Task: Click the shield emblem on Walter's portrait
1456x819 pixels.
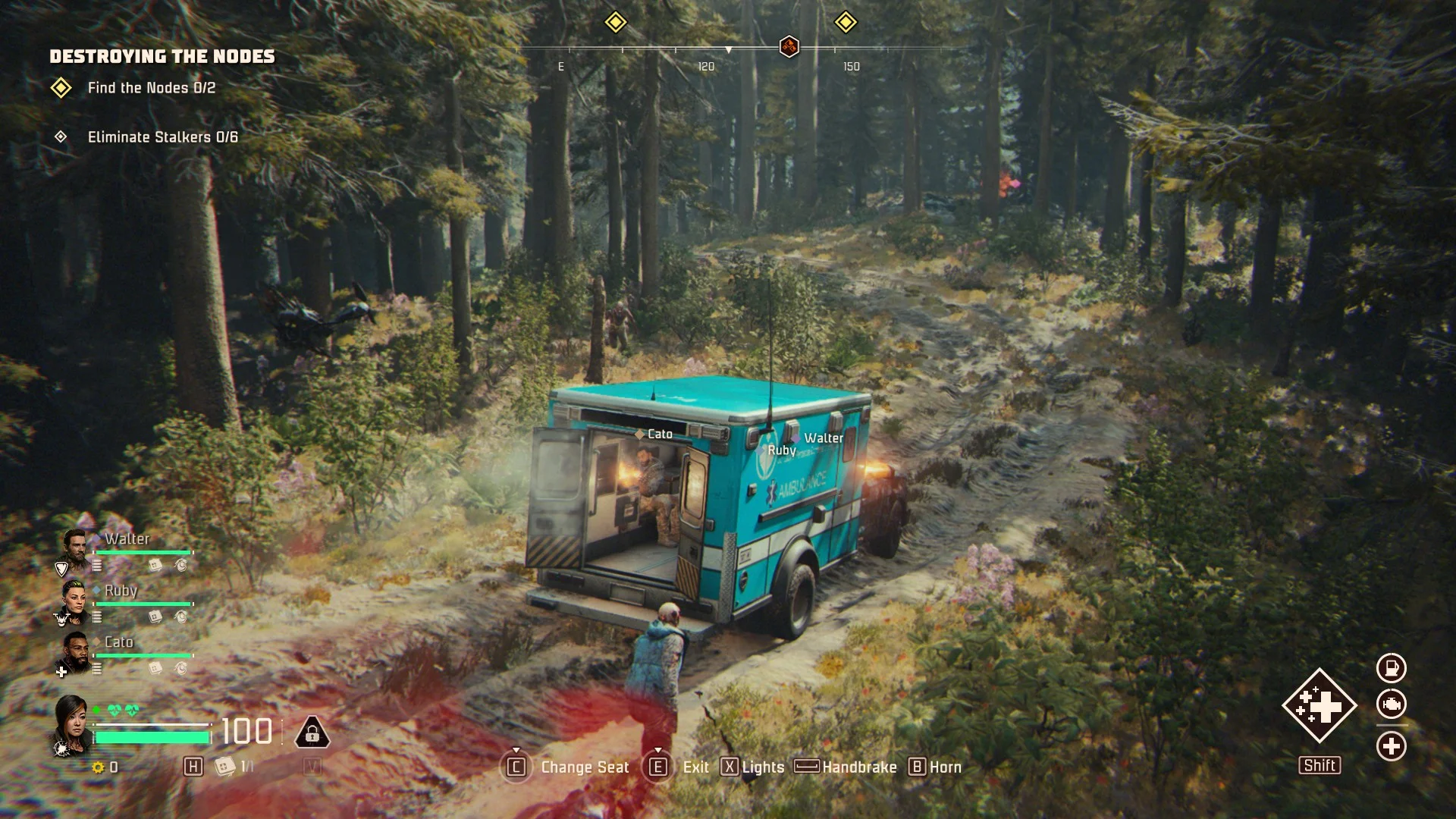Action: pos(61,567)
